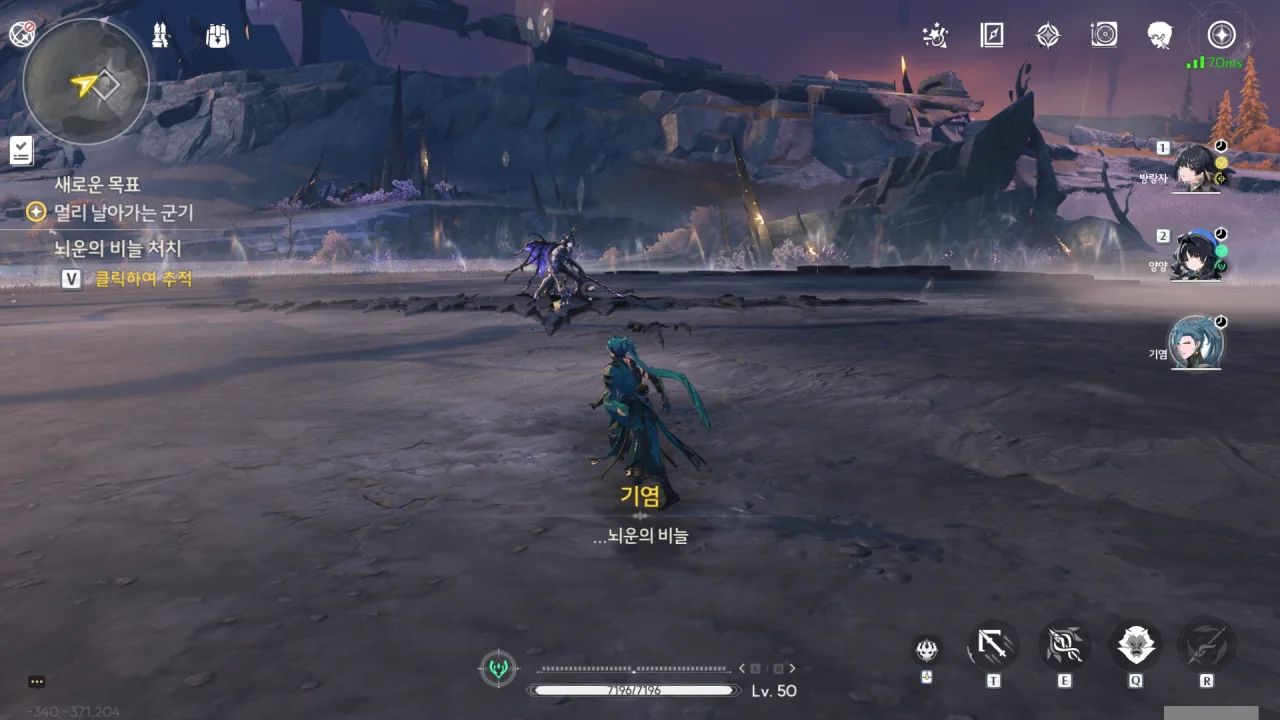
Task: Open the twin rockets icon beside the backpack
Action: tap(160, 35)
